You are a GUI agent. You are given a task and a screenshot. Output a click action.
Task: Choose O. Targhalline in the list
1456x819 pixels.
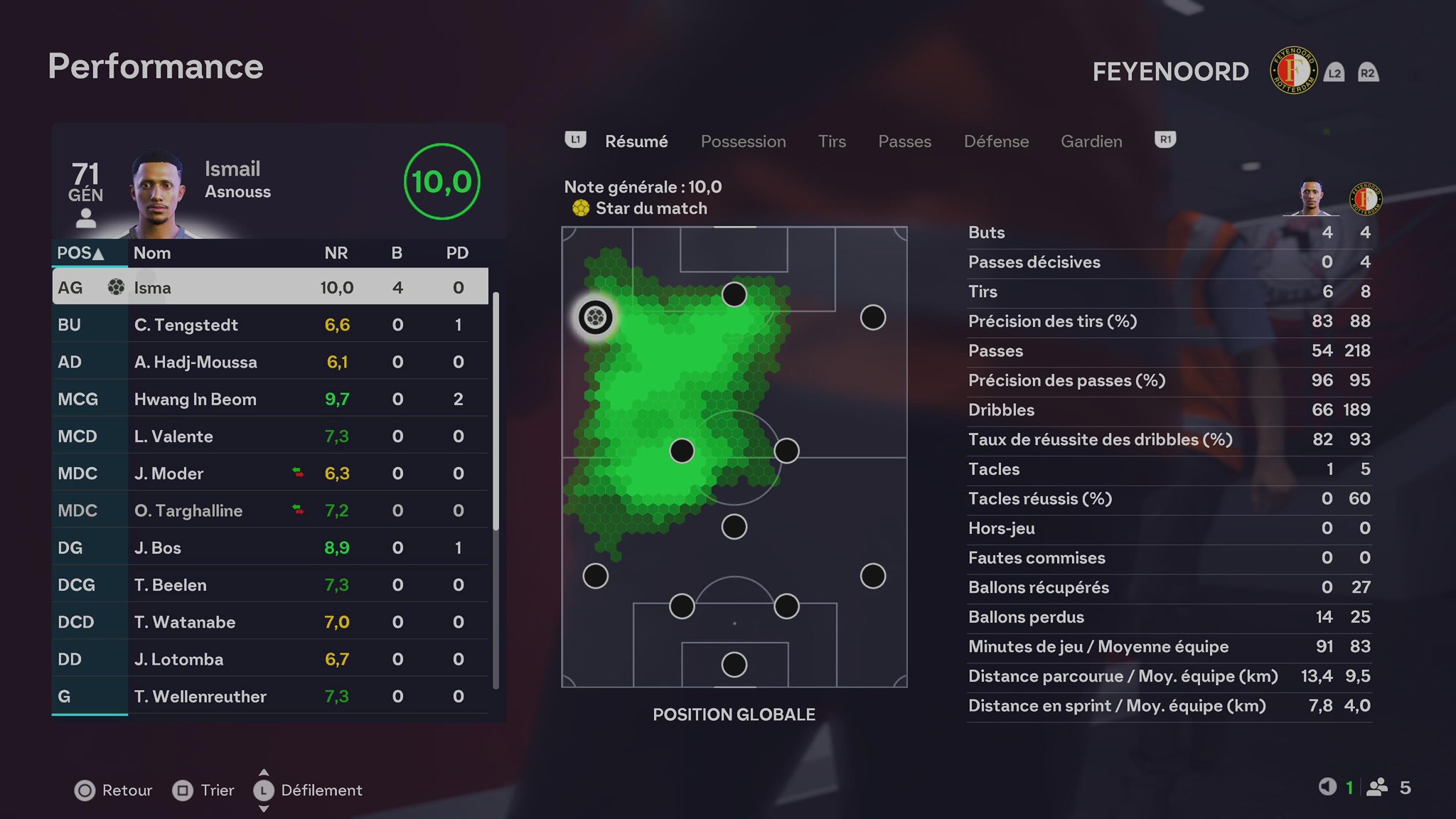click(270, 510)
